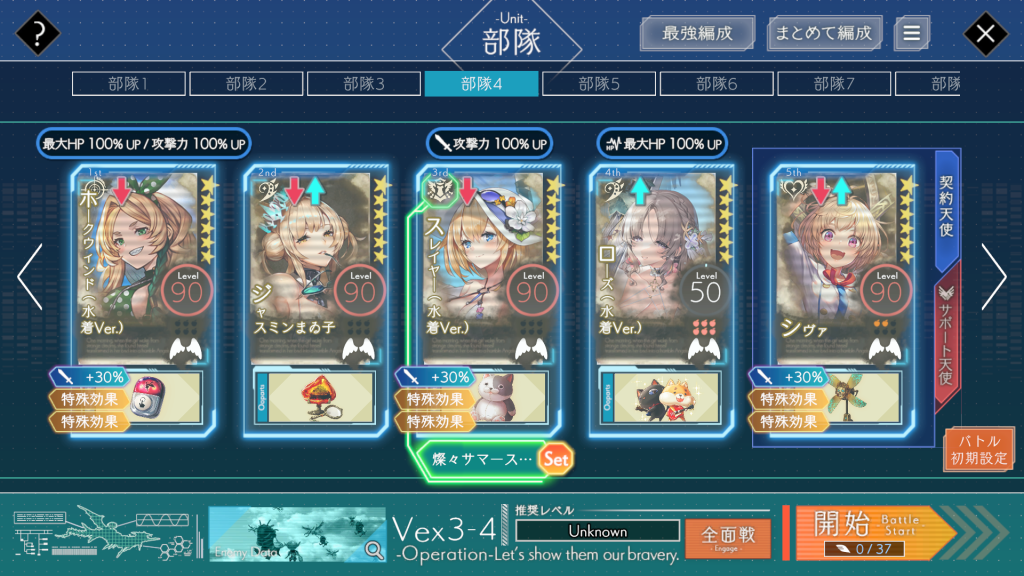Screen dimensions: 1024x576
Task: Switch to the 部隊1 tab
Action: (x=128, y=84)
